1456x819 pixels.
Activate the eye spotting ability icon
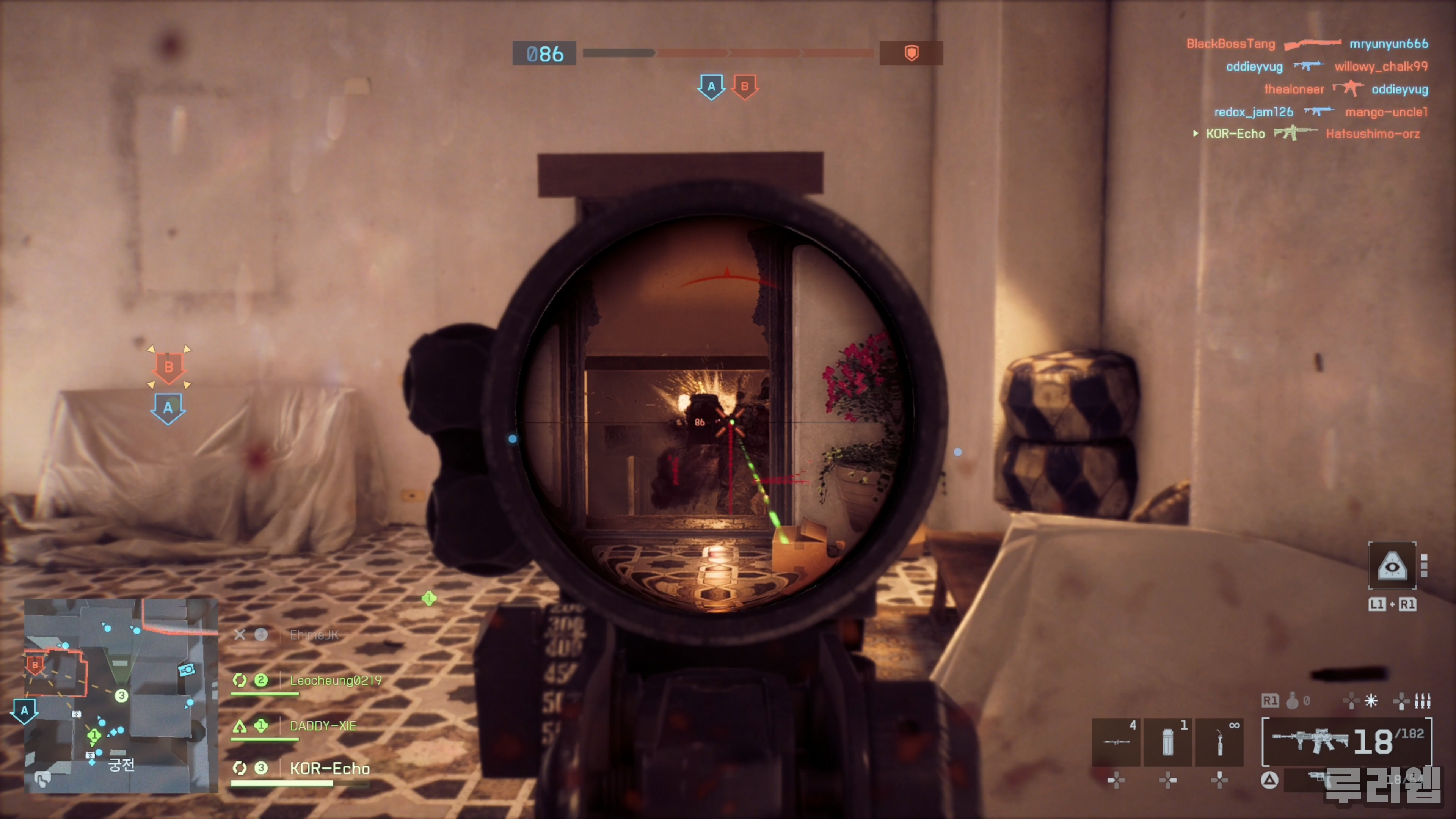(1392, 566)
